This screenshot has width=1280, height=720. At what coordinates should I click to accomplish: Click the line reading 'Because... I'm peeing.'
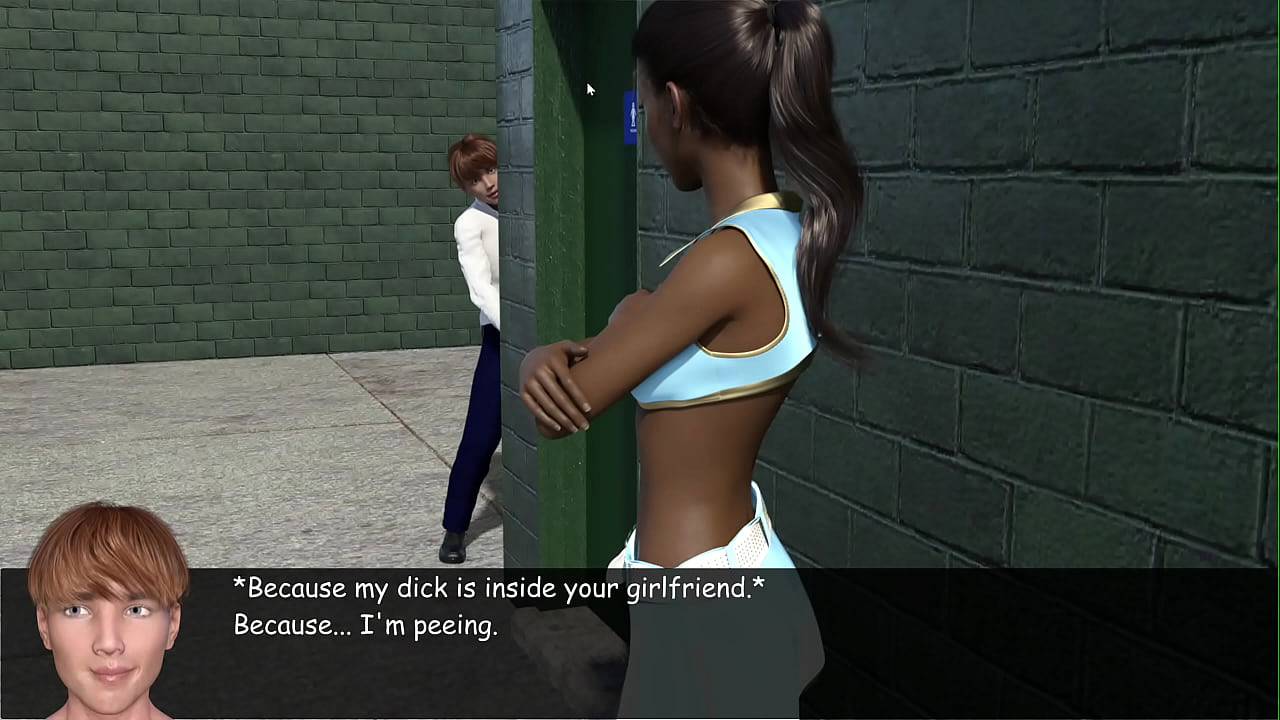point(365,628)
